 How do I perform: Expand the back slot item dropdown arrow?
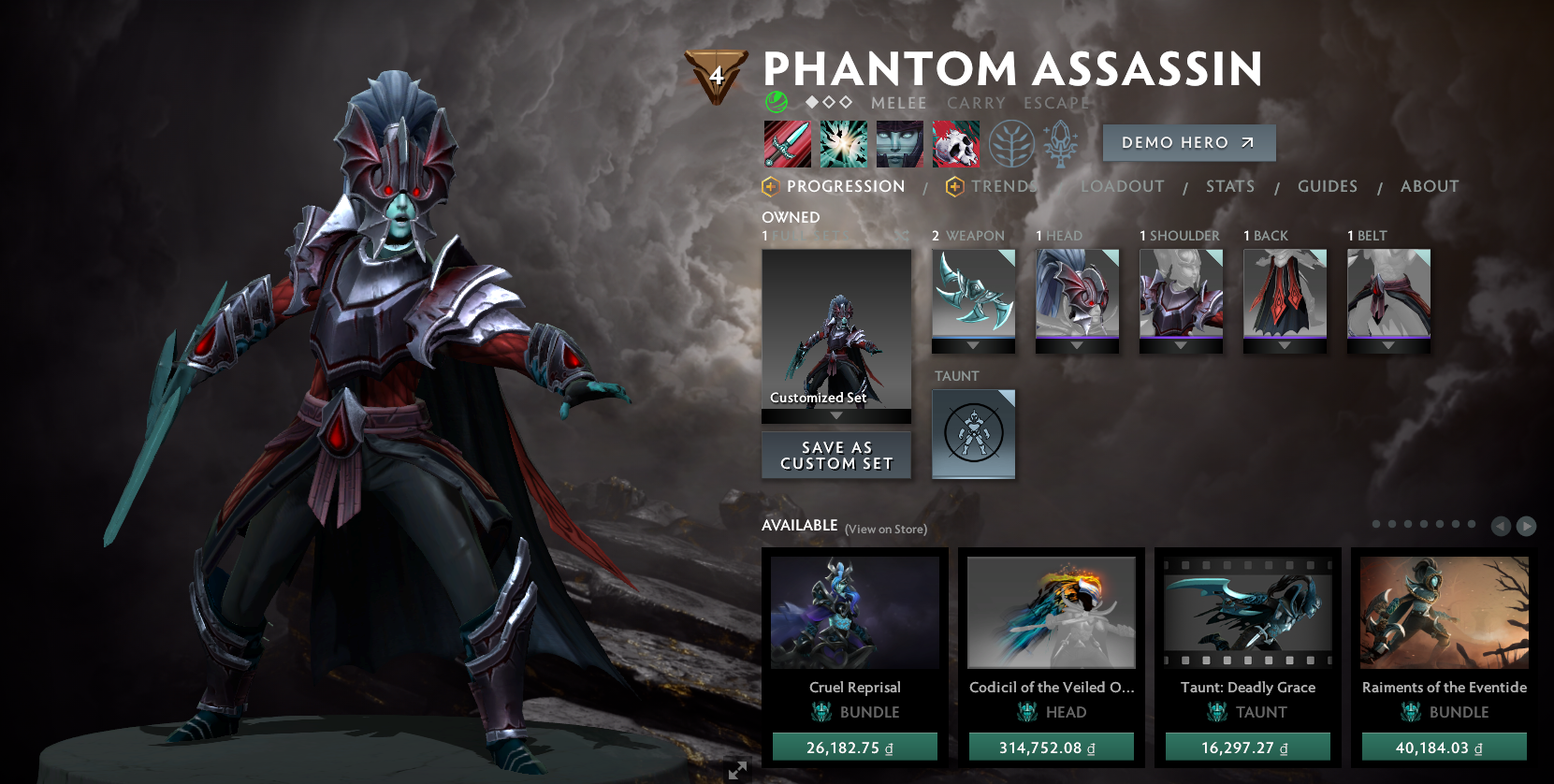(x=1285, y=344)
